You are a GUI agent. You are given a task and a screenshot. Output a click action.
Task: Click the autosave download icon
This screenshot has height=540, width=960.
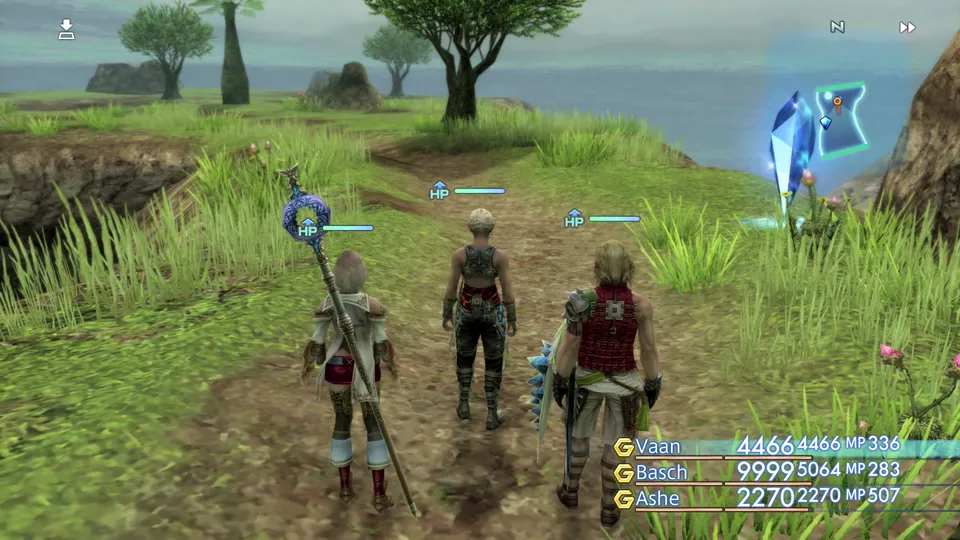point(66,29)
